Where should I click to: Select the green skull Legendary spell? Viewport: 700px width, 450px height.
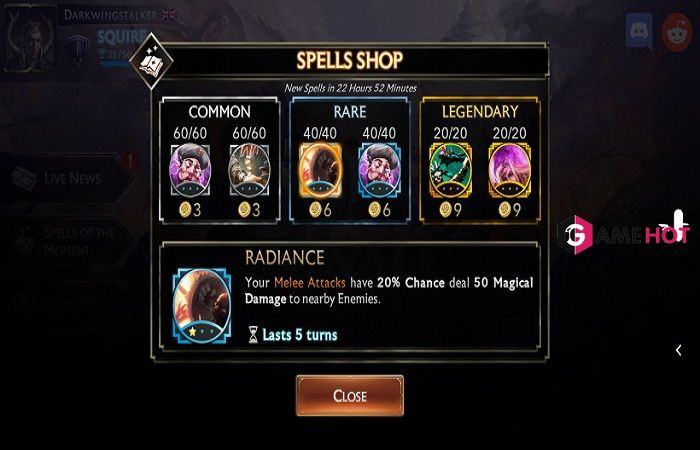click(x=448, y=166)
